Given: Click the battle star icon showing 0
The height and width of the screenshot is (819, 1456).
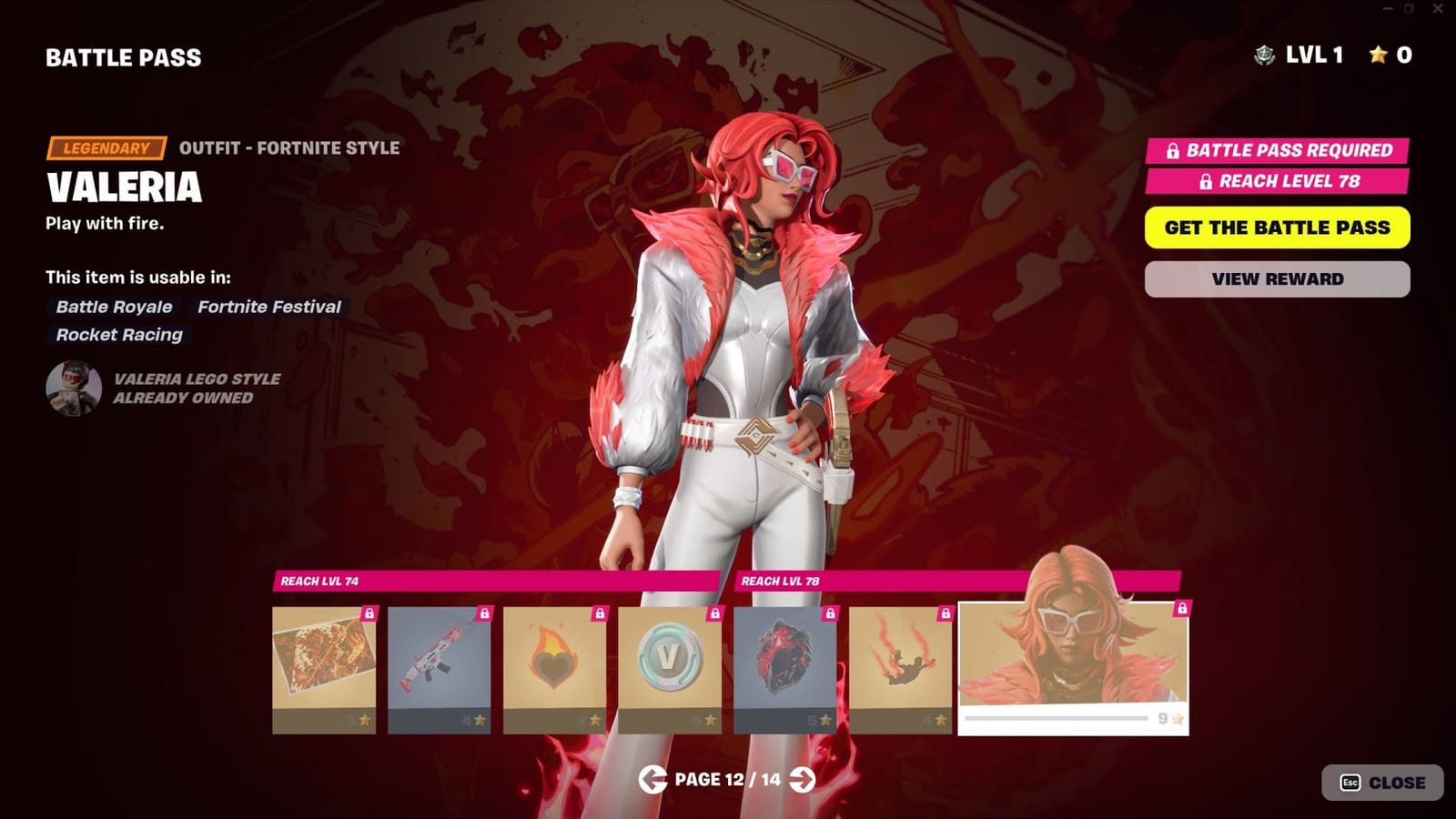Looking at the screenshot, I should coord(1380,56).
